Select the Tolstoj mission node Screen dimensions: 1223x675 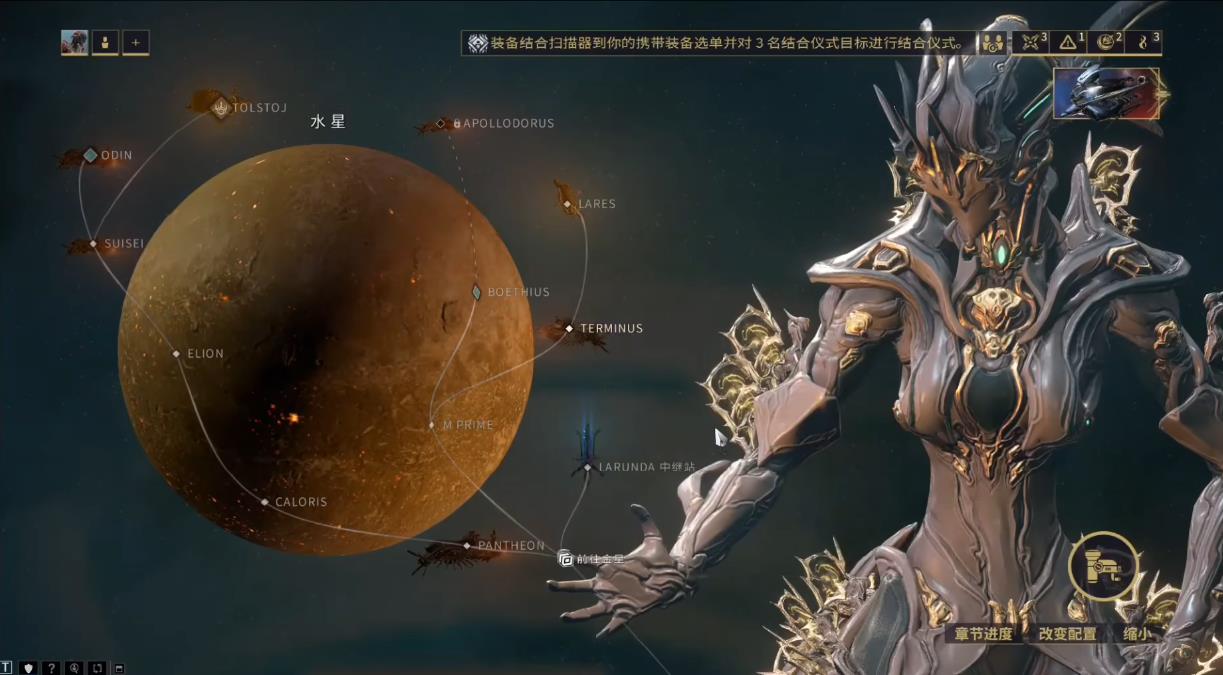pos(221,107)
